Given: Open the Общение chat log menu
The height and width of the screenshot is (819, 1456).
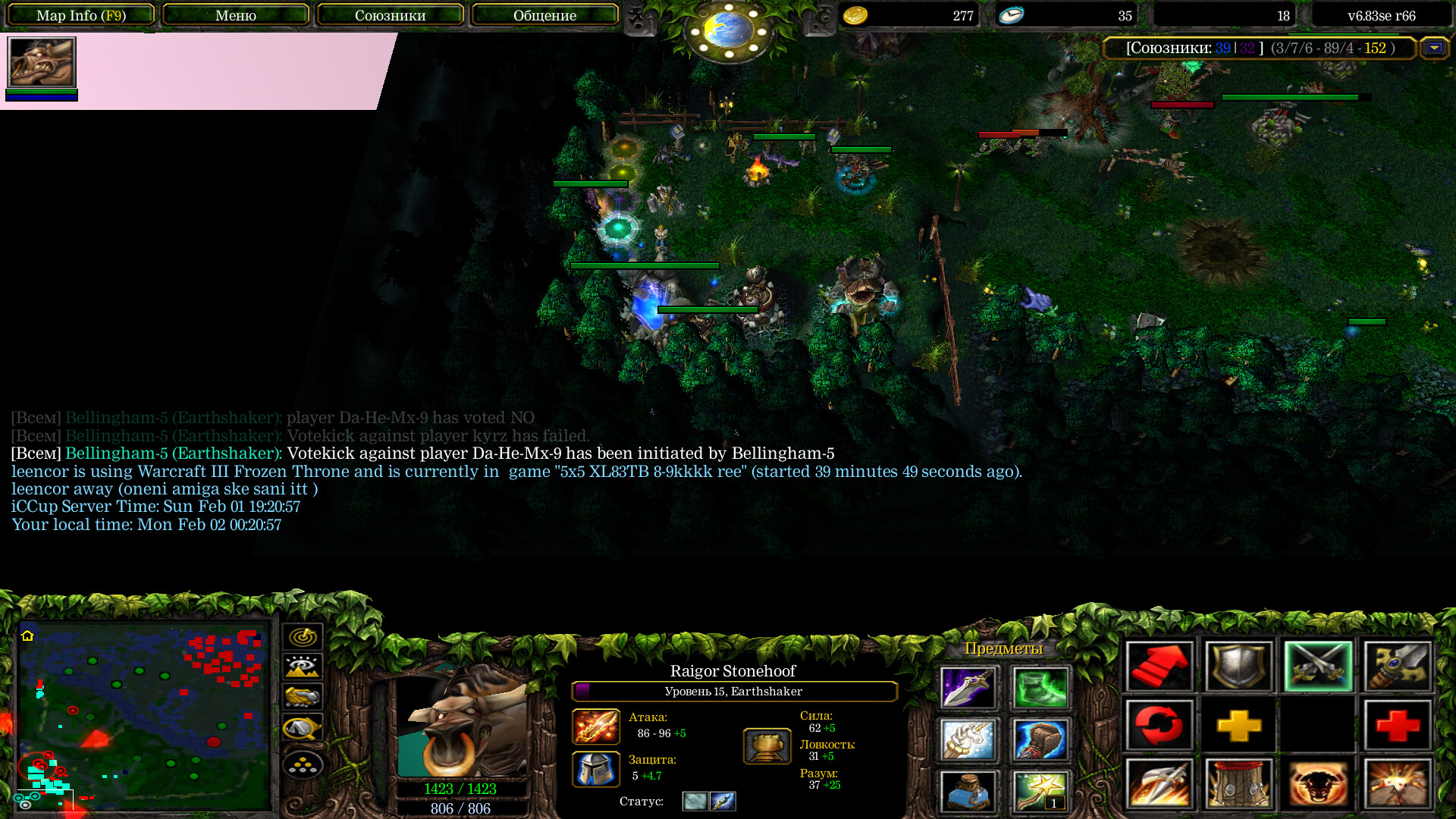Looking at the screenshot, I should click(x=544, y=15).
